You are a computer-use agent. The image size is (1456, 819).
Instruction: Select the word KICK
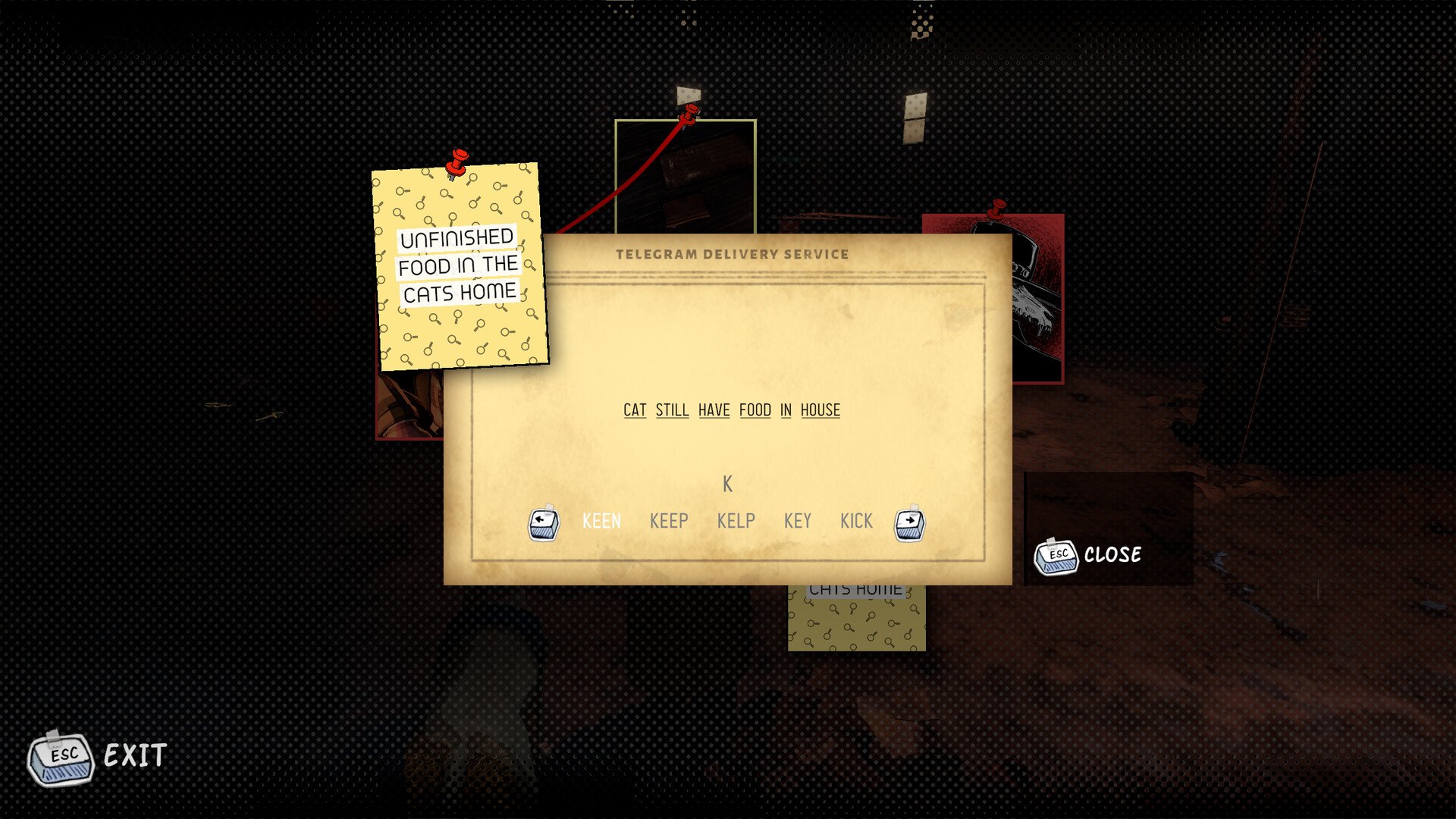coord(856,521)
